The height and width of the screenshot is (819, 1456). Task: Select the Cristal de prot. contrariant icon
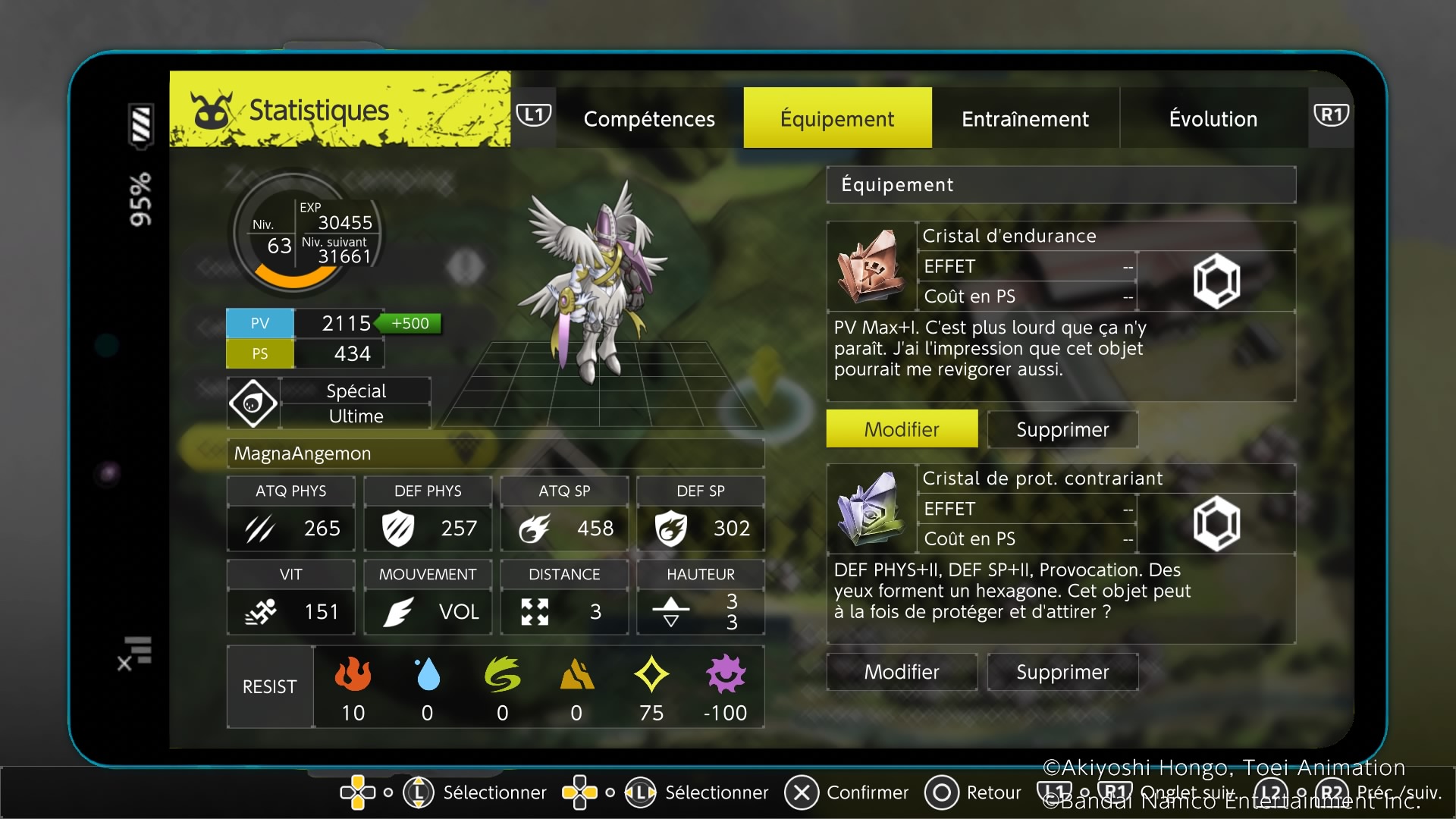click(871, 509)
